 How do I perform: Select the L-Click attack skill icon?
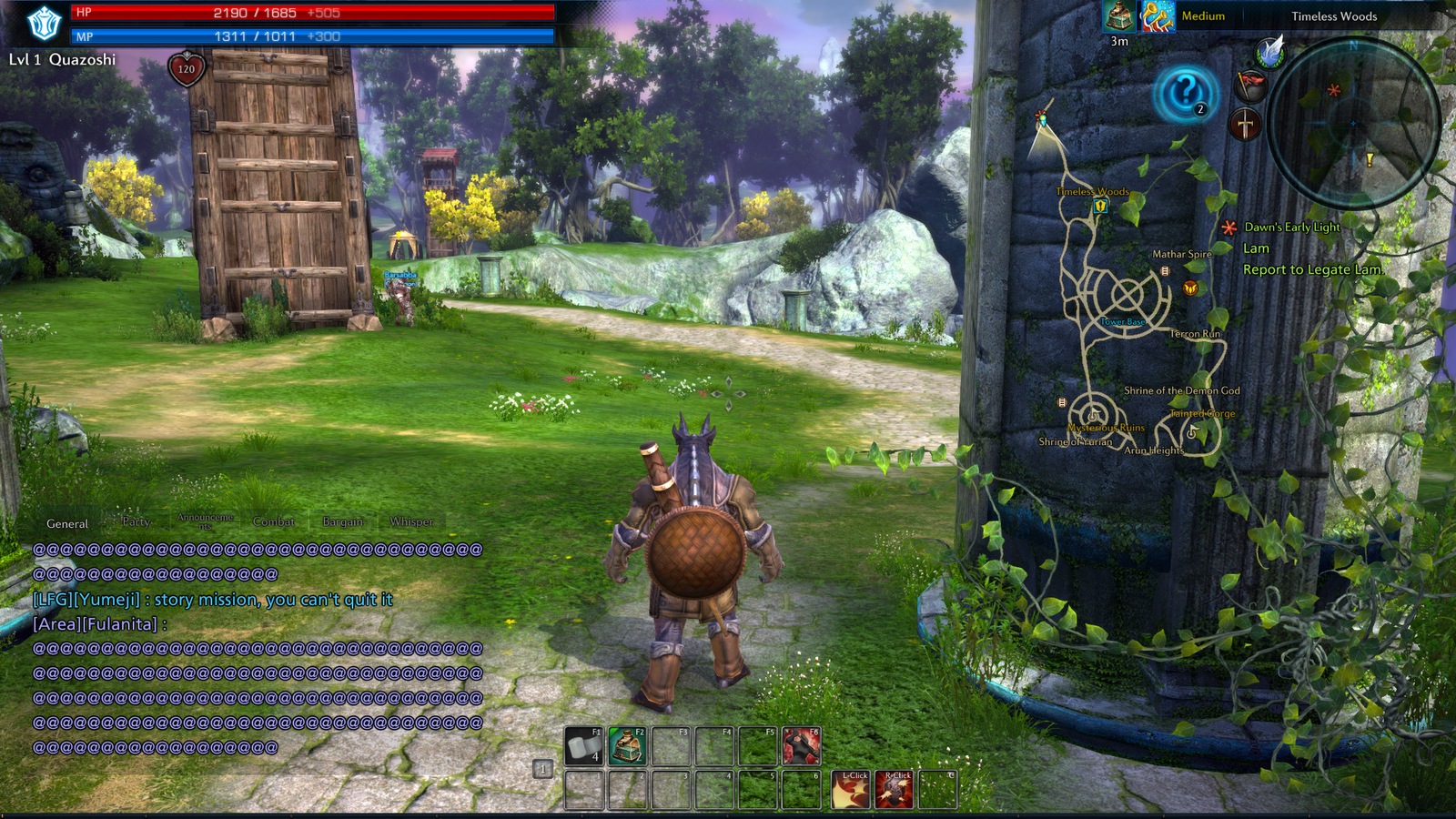pos(851,790)
